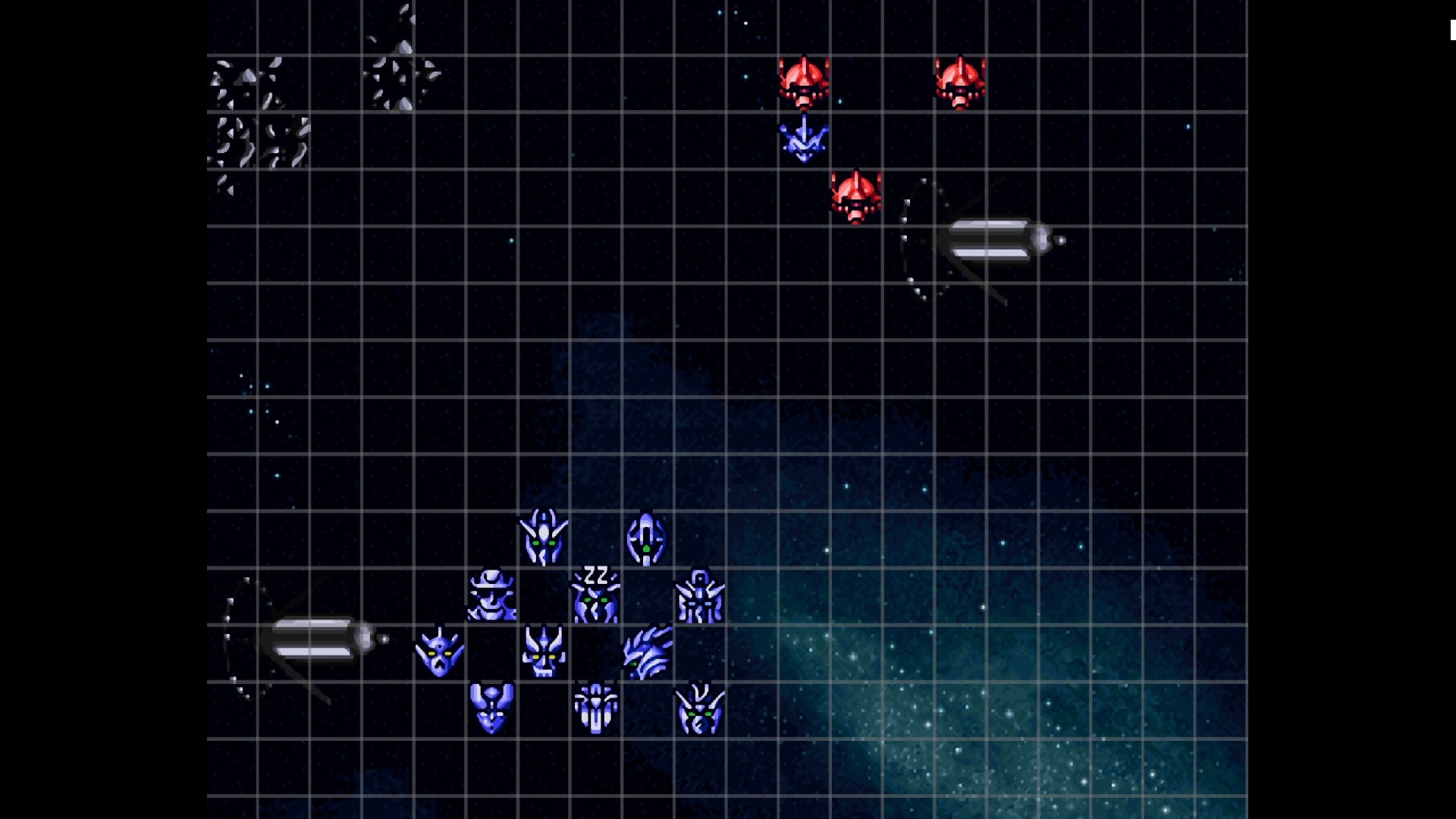Viewport: 1456px width, 819px height.
Task: Select the sleeping unit marked ZZ
Action: (595, 596)
